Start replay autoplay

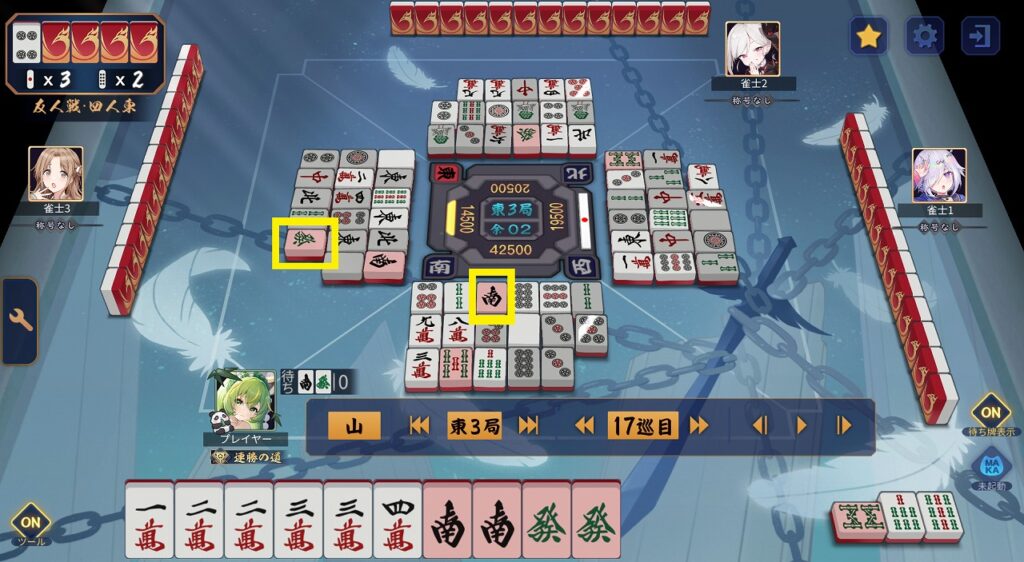pos(801,426)
